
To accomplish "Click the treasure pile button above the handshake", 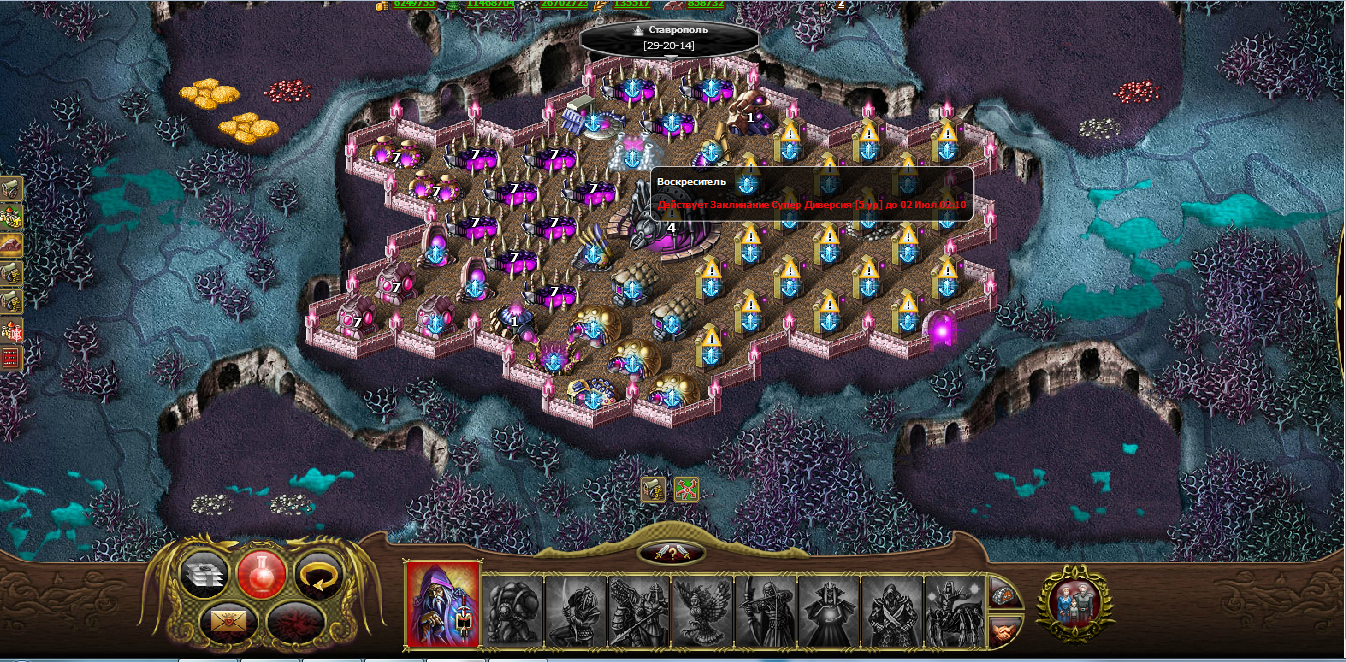I will 1005,592.
